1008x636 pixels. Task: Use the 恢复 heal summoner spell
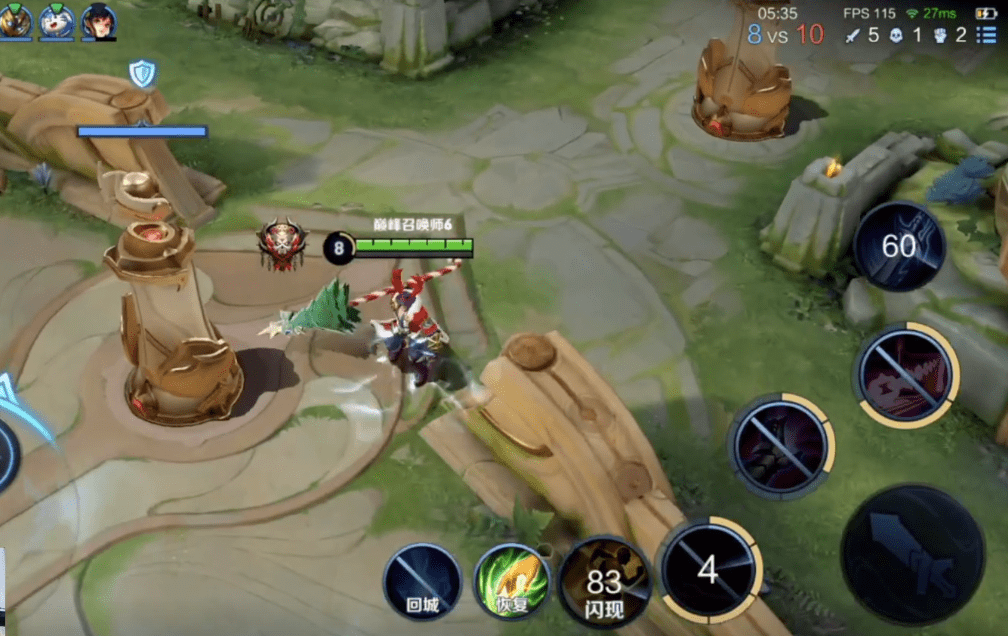[512, 582]
